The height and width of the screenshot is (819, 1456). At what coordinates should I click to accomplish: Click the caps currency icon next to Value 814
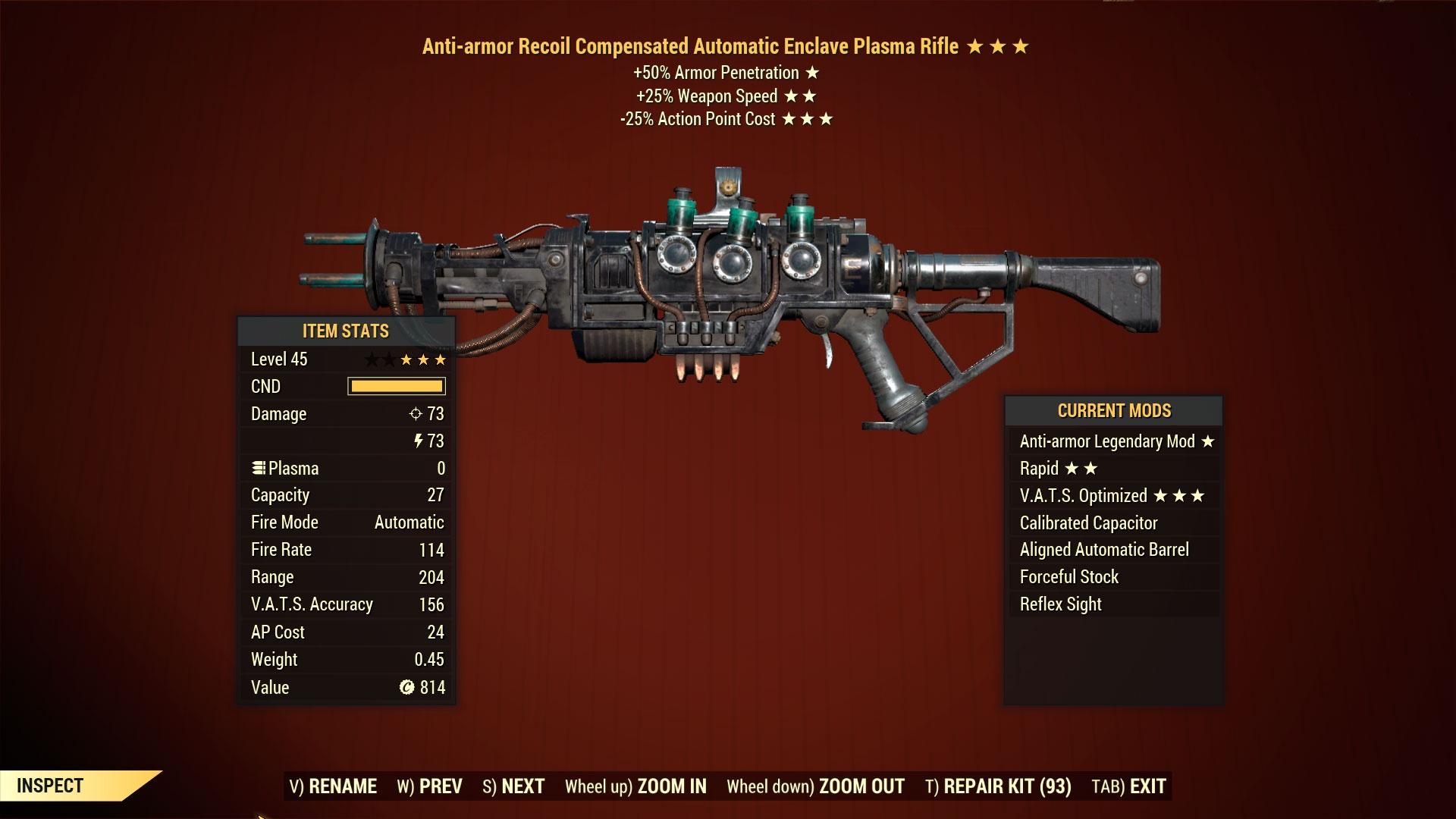(406, 687)
